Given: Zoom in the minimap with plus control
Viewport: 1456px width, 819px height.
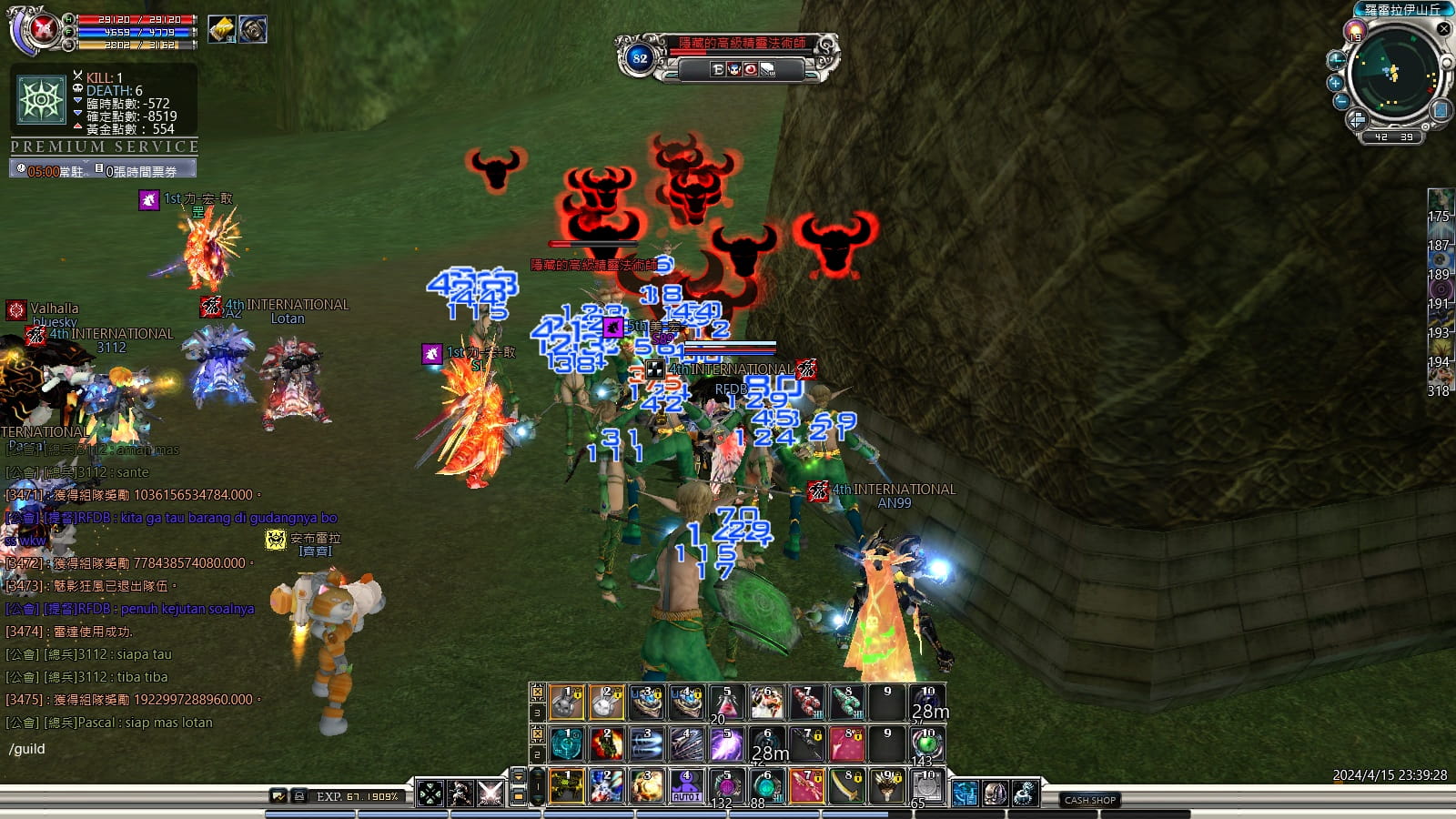Looking at the screenshot, I should click(1335, 83).
